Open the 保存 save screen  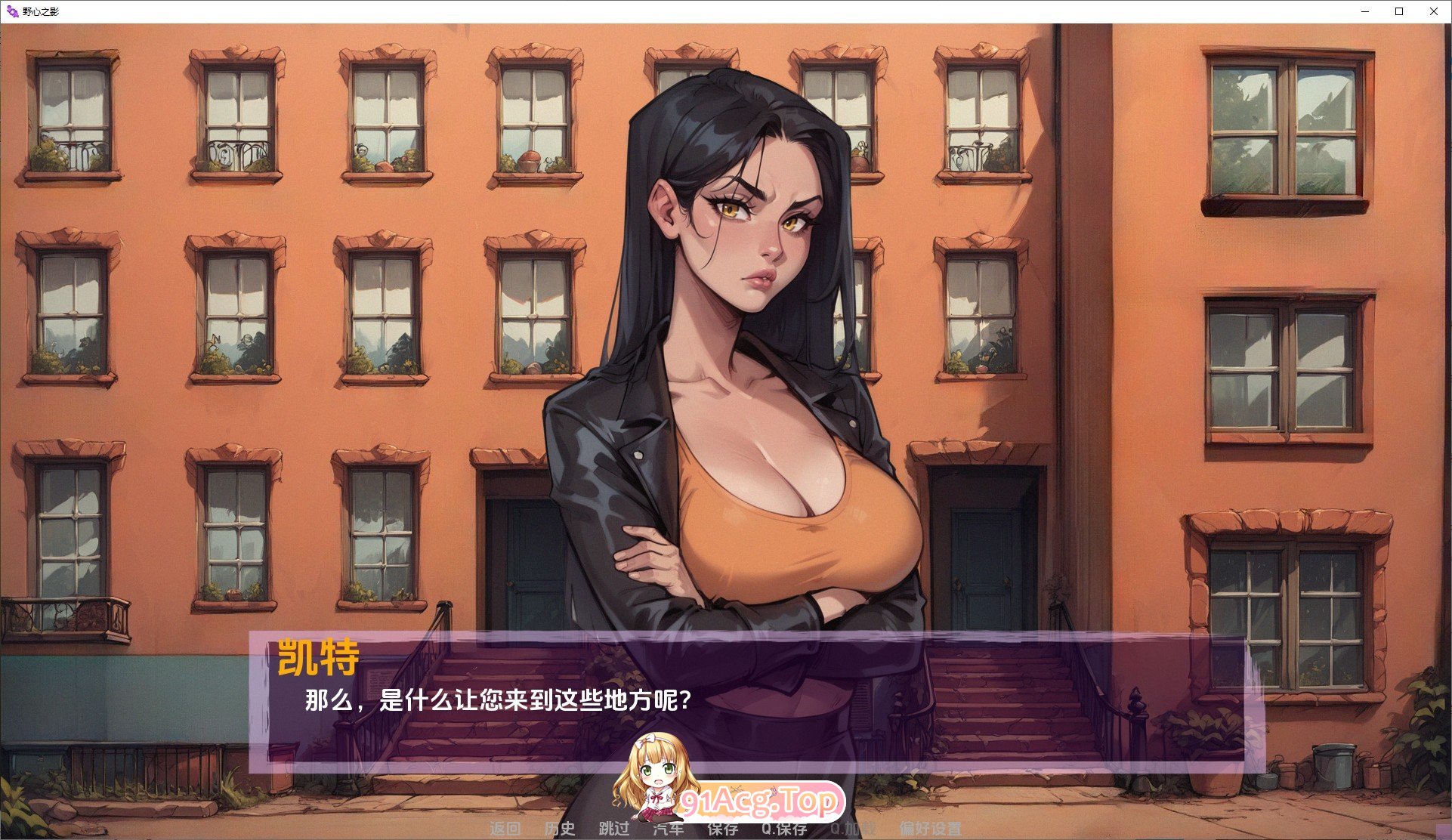(721, 828)
